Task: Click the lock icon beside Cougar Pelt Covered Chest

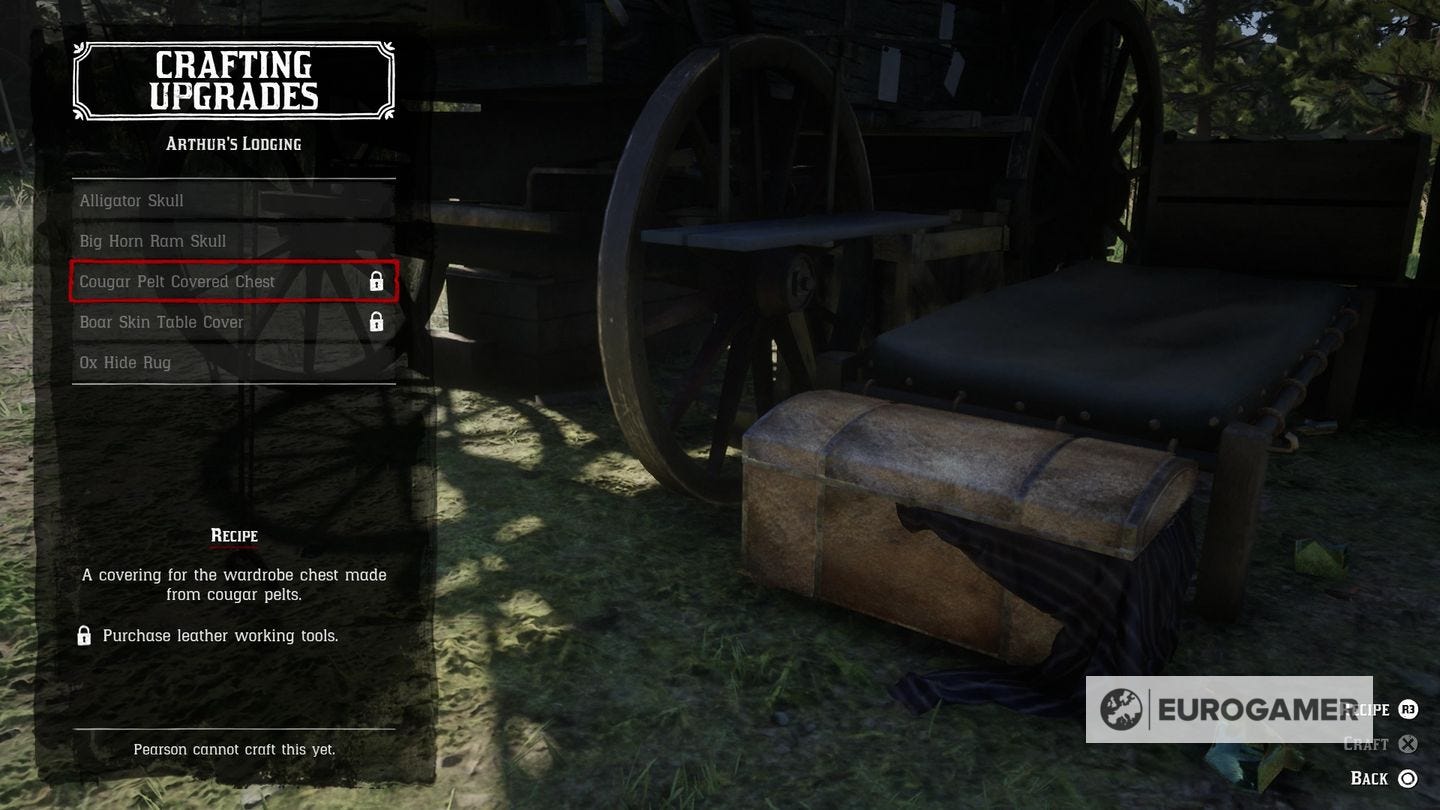Action: point(377,281)
